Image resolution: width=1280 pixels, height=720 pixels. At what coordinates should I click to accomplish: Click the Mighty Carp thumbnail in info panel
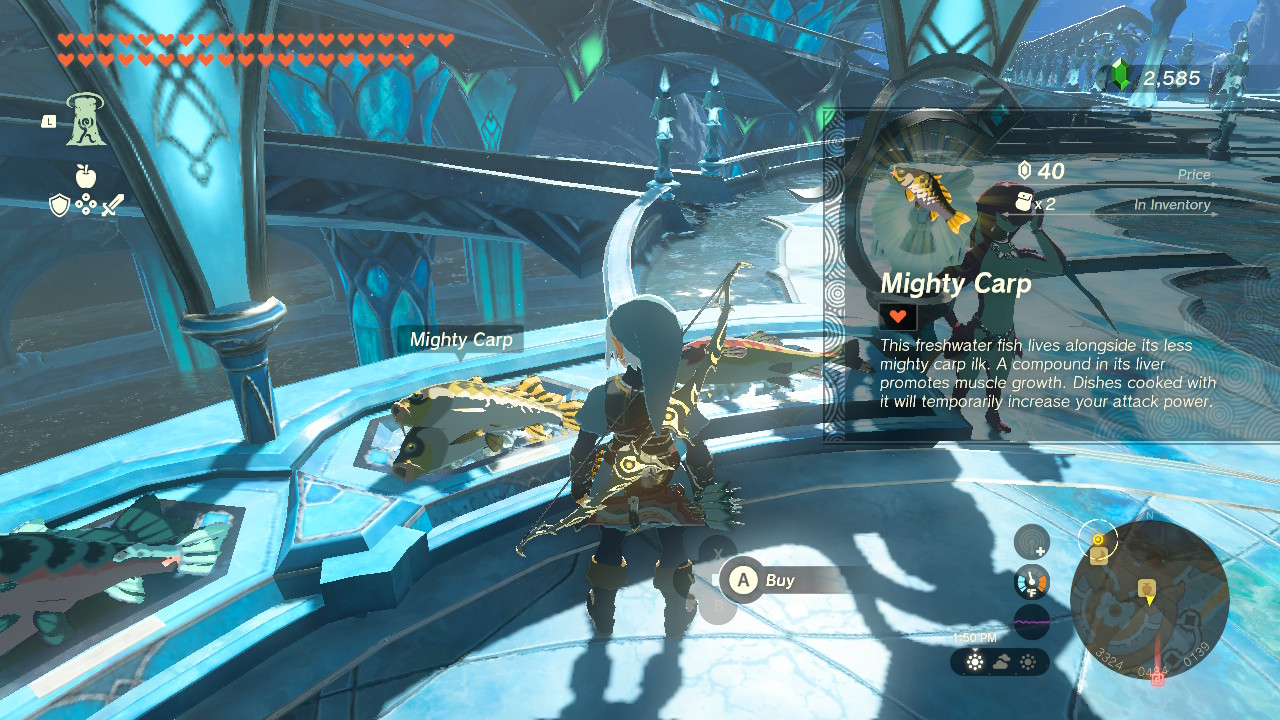930,198
